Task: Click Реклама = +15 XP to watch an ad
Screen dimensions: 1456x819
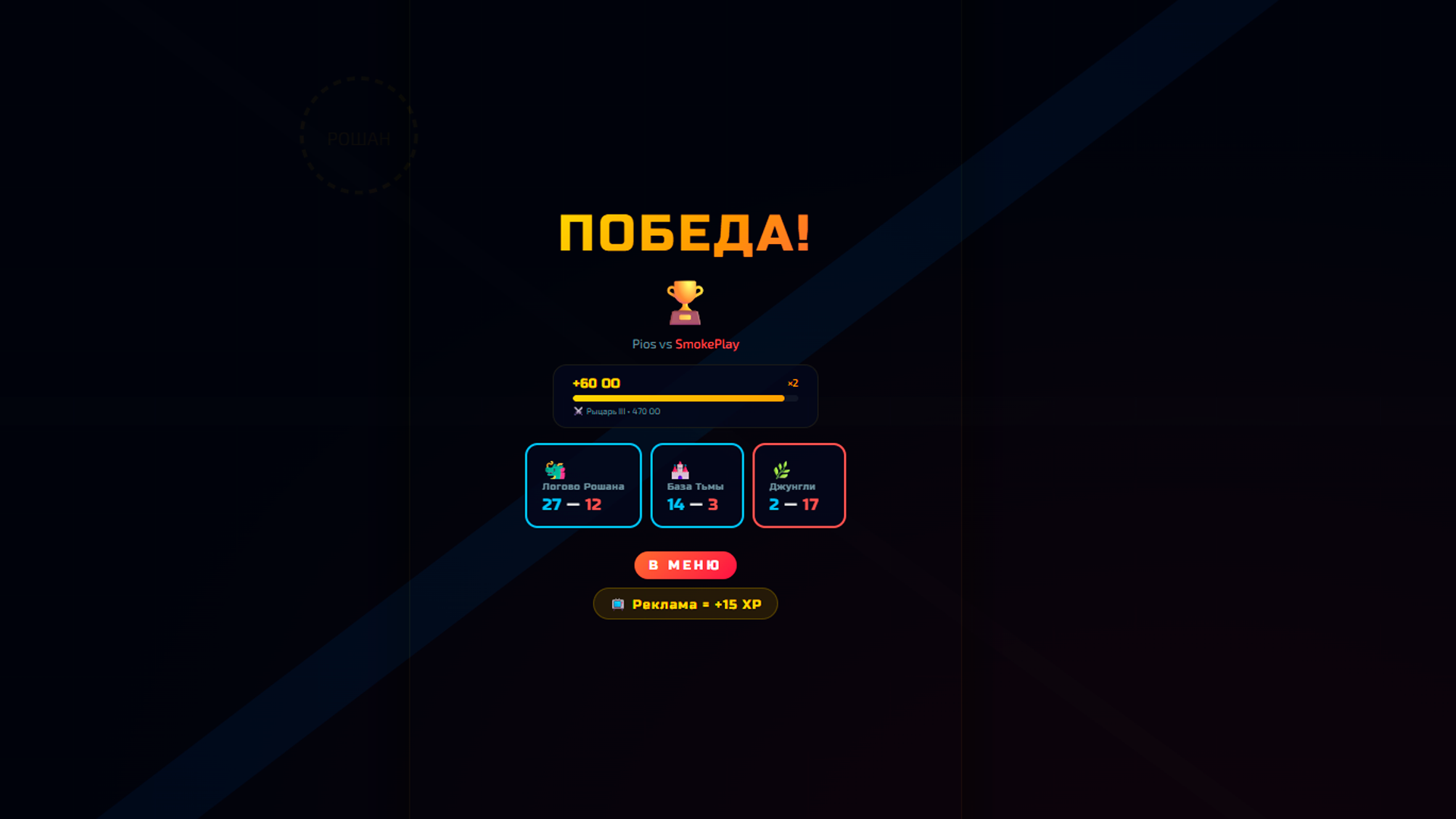Action: (x=685, y=604)
